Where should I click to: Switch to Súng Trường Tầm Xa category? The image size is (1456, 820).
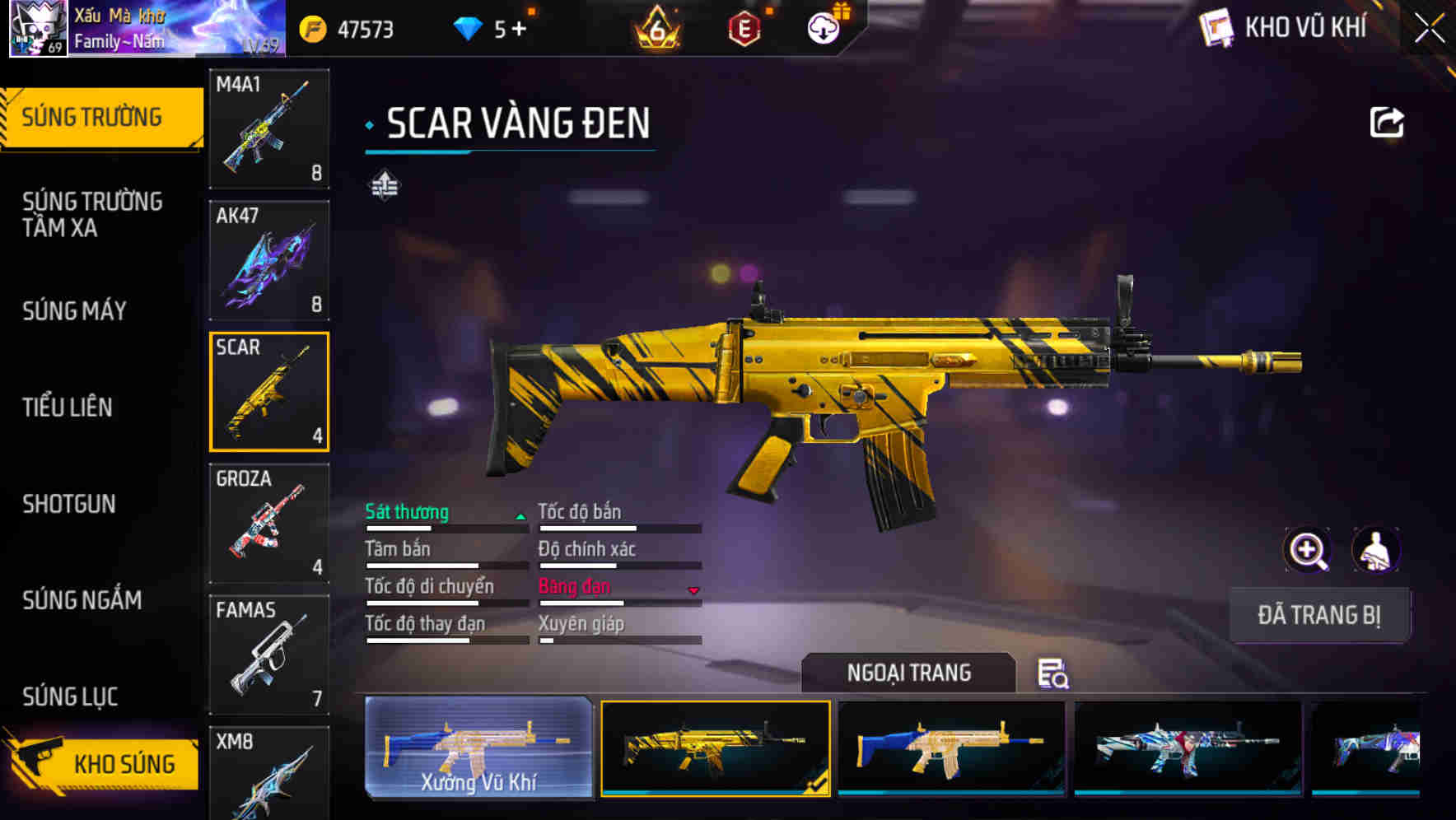tap(92, 214)
